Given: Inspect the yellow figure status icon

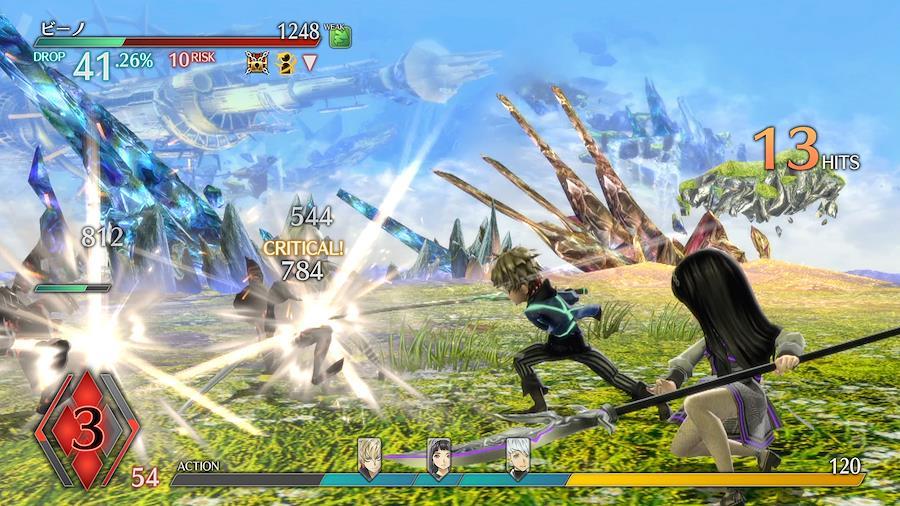Looking at the screenshot, I should pos(284,63).
